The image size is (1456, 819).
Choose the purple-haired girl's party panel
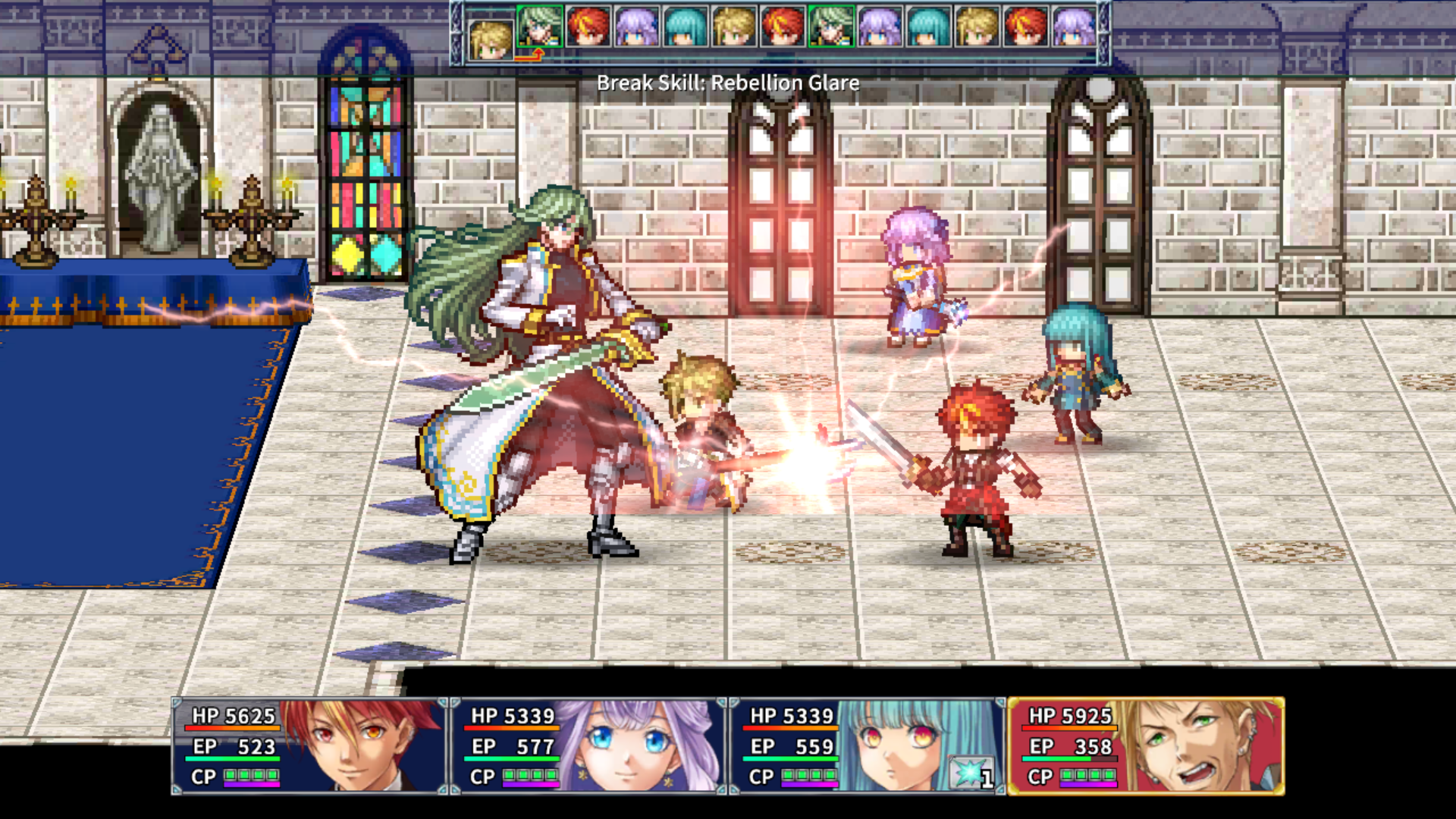tap(588, 746)
